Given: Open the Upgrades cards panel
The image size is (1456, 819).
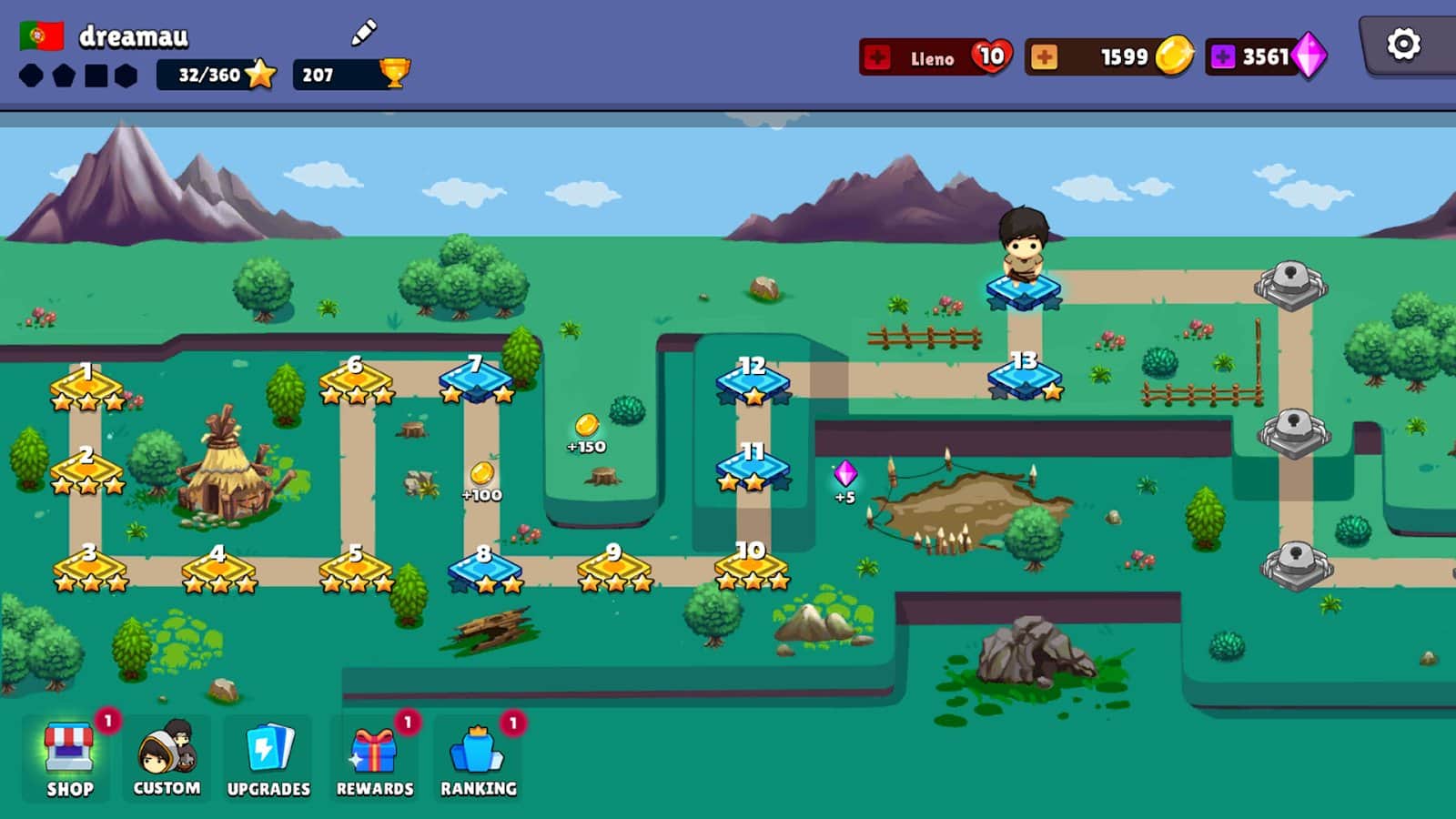Looking at the screenshot, I should (268, 755).
